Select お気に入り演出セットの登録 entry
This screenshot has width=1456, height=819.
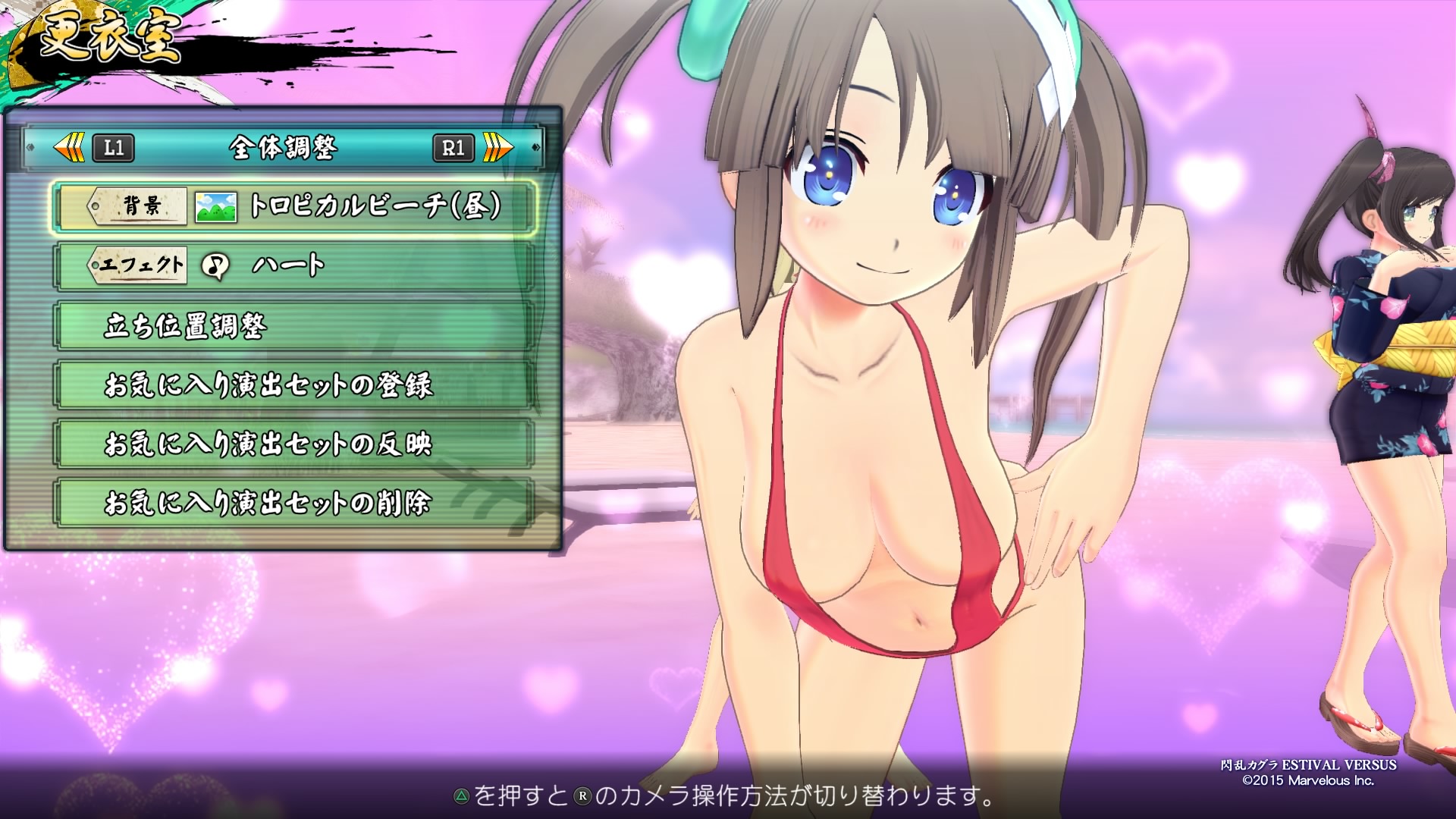(296, 385)
